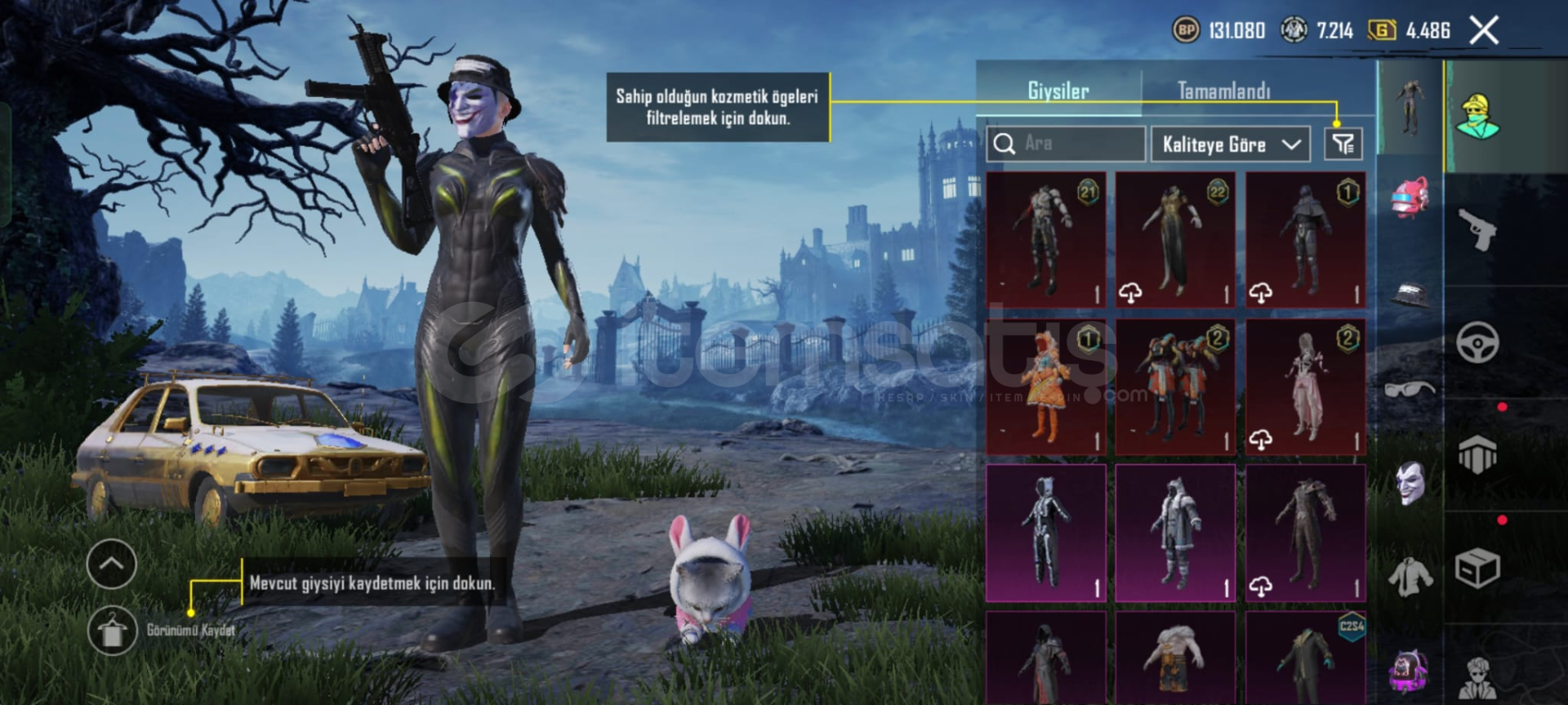Open the Kaliteye Göre sorting dropdown
The height and width of the screenshot is (705, 1568).
tap(1230, 145)
